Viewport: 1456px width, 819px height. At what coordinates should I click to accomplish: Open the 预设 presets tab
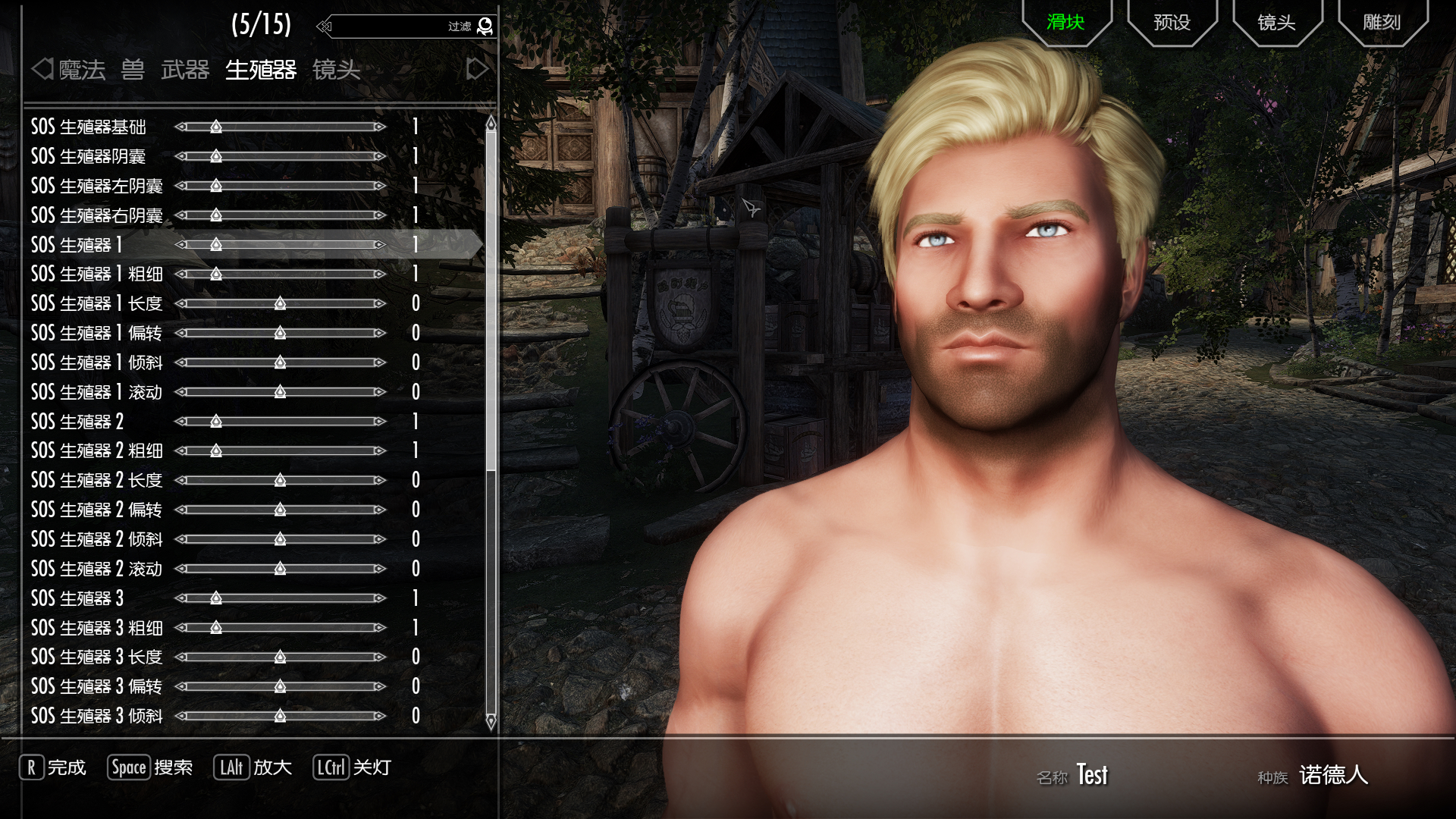1172,22
